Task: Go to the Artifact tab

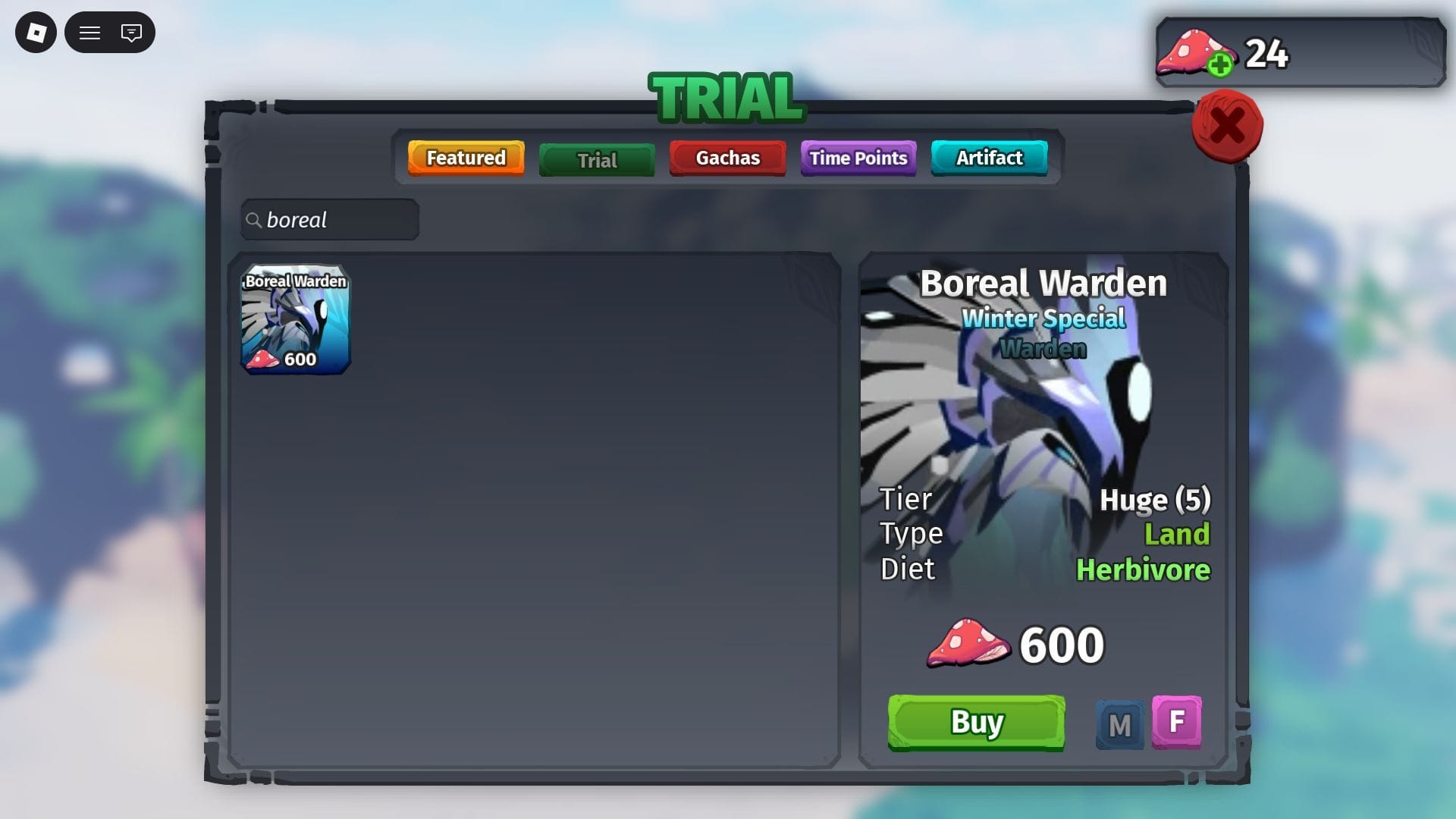Action: pyautogui.click(x=989, y=158)
